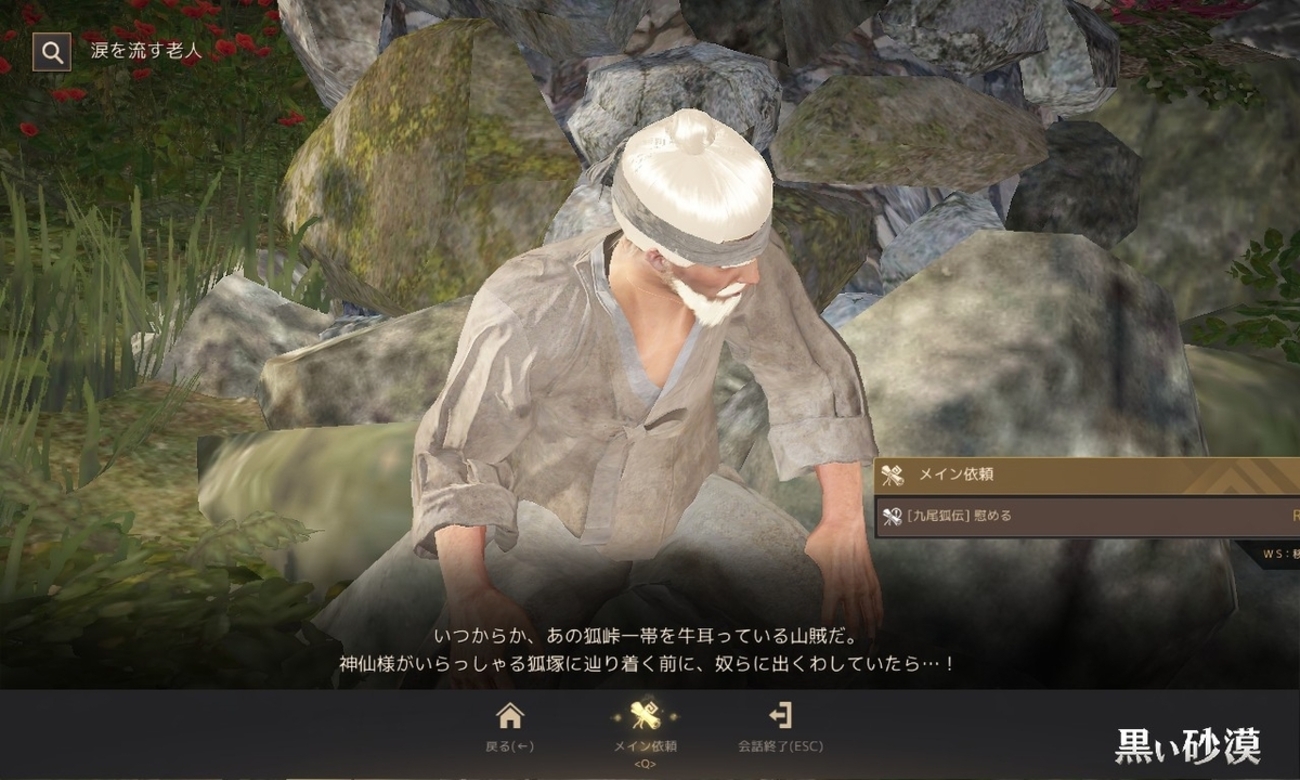The image size is (1300, 780).
Task: Click the magnifying glass search icon
Action: click(x=51, y=51)
